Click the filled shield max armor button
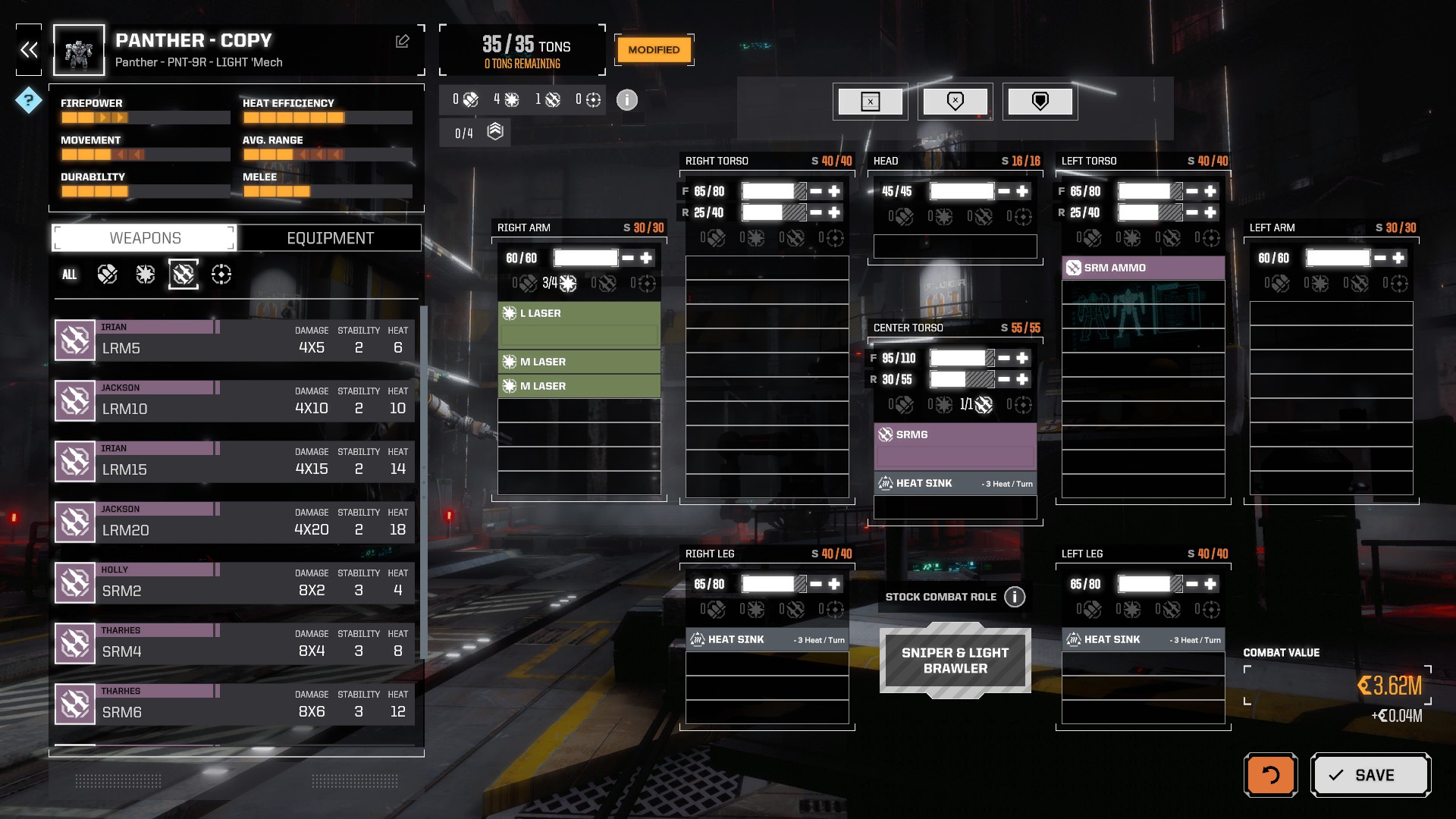This screenshot has height=819, width=1456. coord(1040,101)
